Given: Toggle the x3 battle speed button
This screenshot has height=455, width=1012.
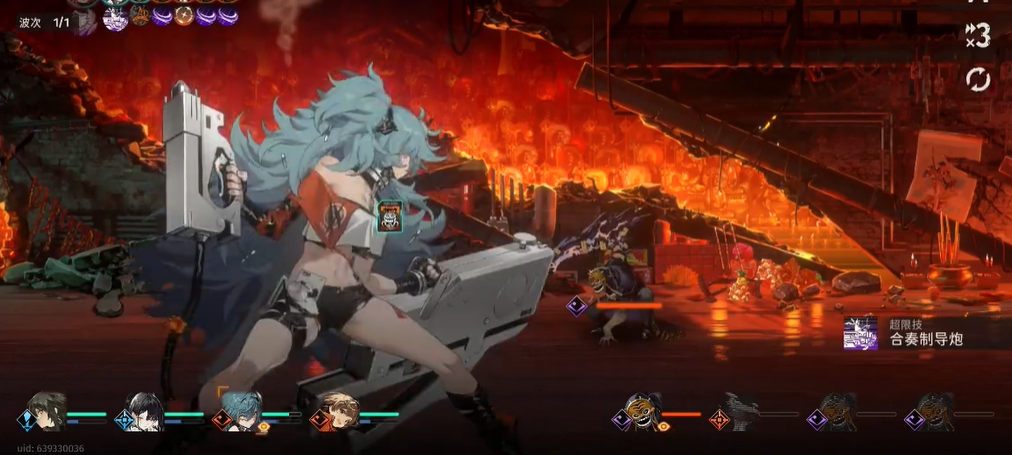Looking at the screenshot, I should 977,36.
